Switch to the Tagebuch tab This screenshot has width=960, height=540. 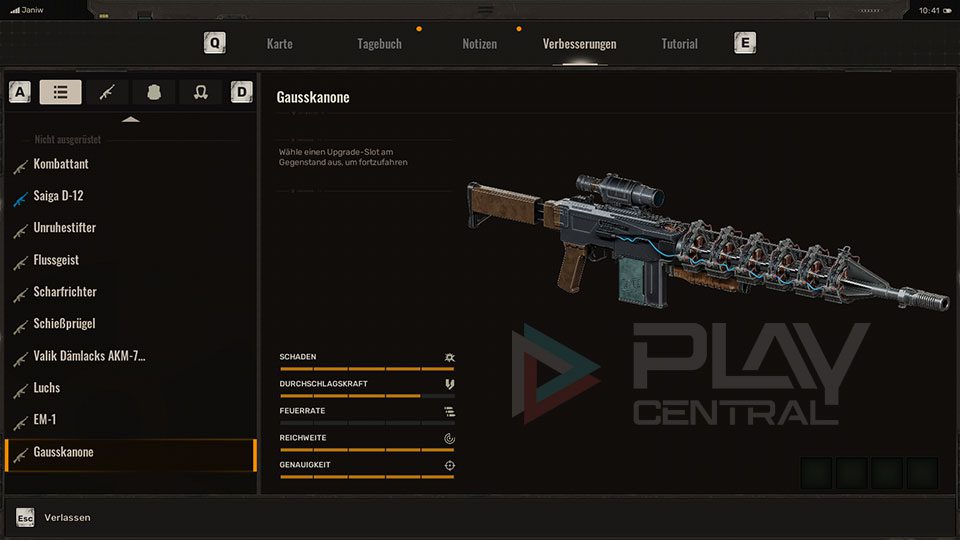coord(379,44)
